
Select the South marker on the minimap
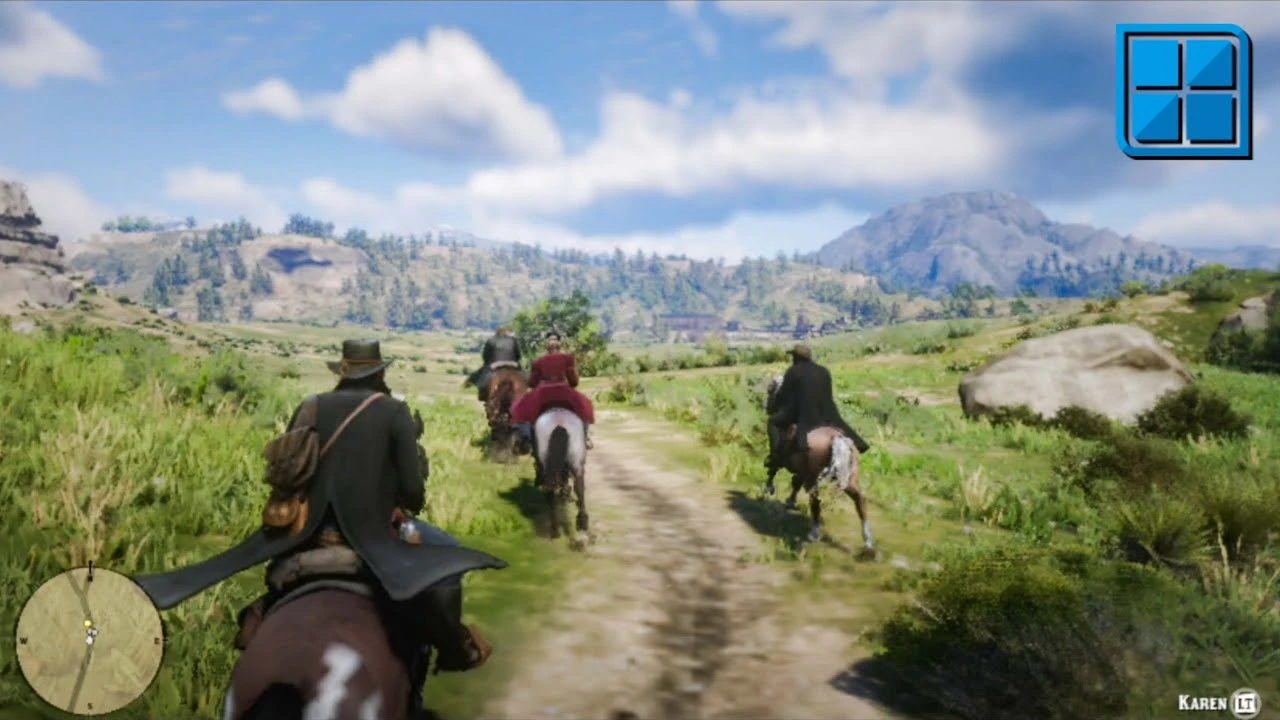pyautogui.click(x=91, y=705)
